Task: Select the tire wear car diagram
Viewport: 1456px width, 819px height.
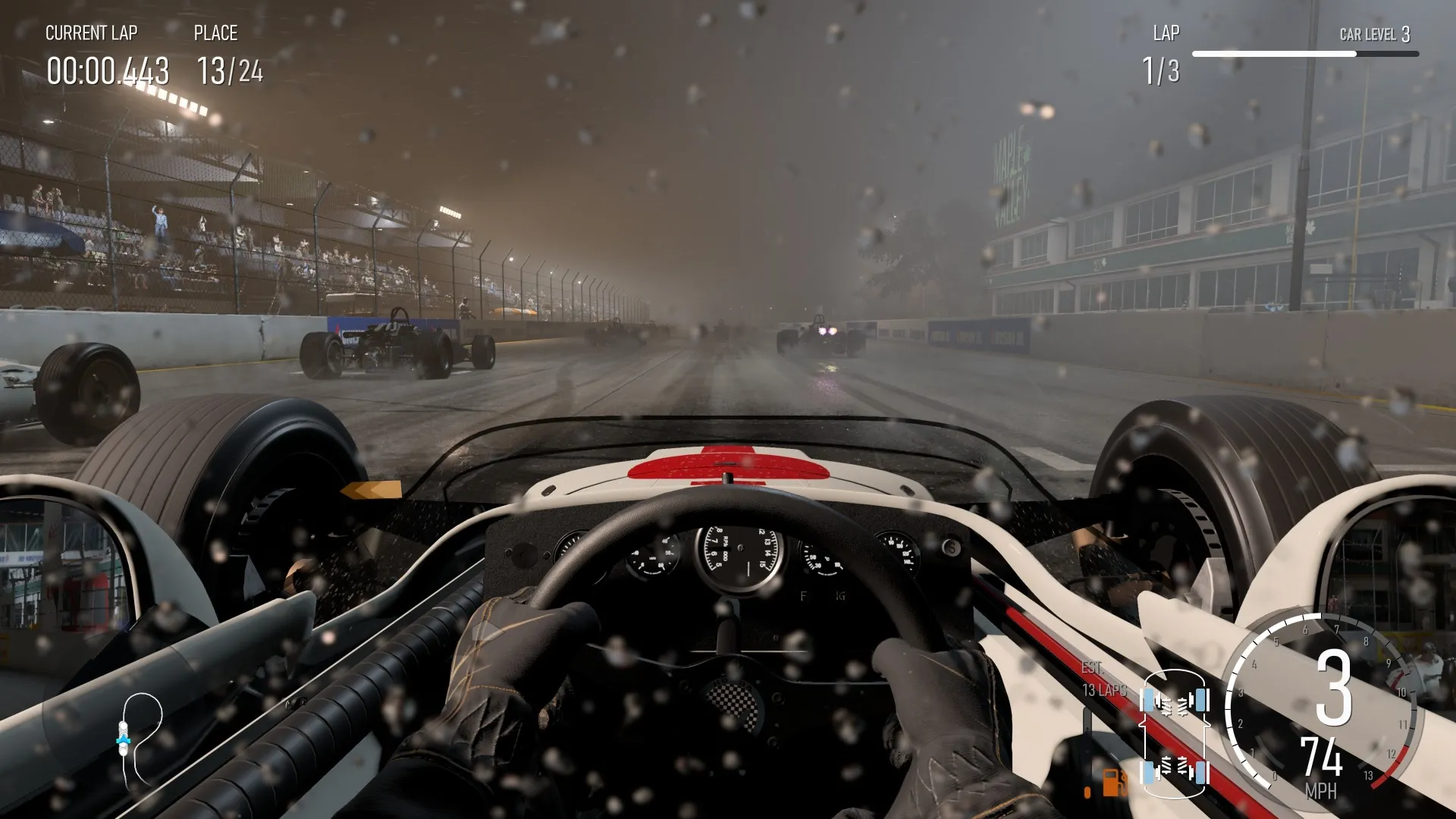Action: click(x=1175, y=734)
